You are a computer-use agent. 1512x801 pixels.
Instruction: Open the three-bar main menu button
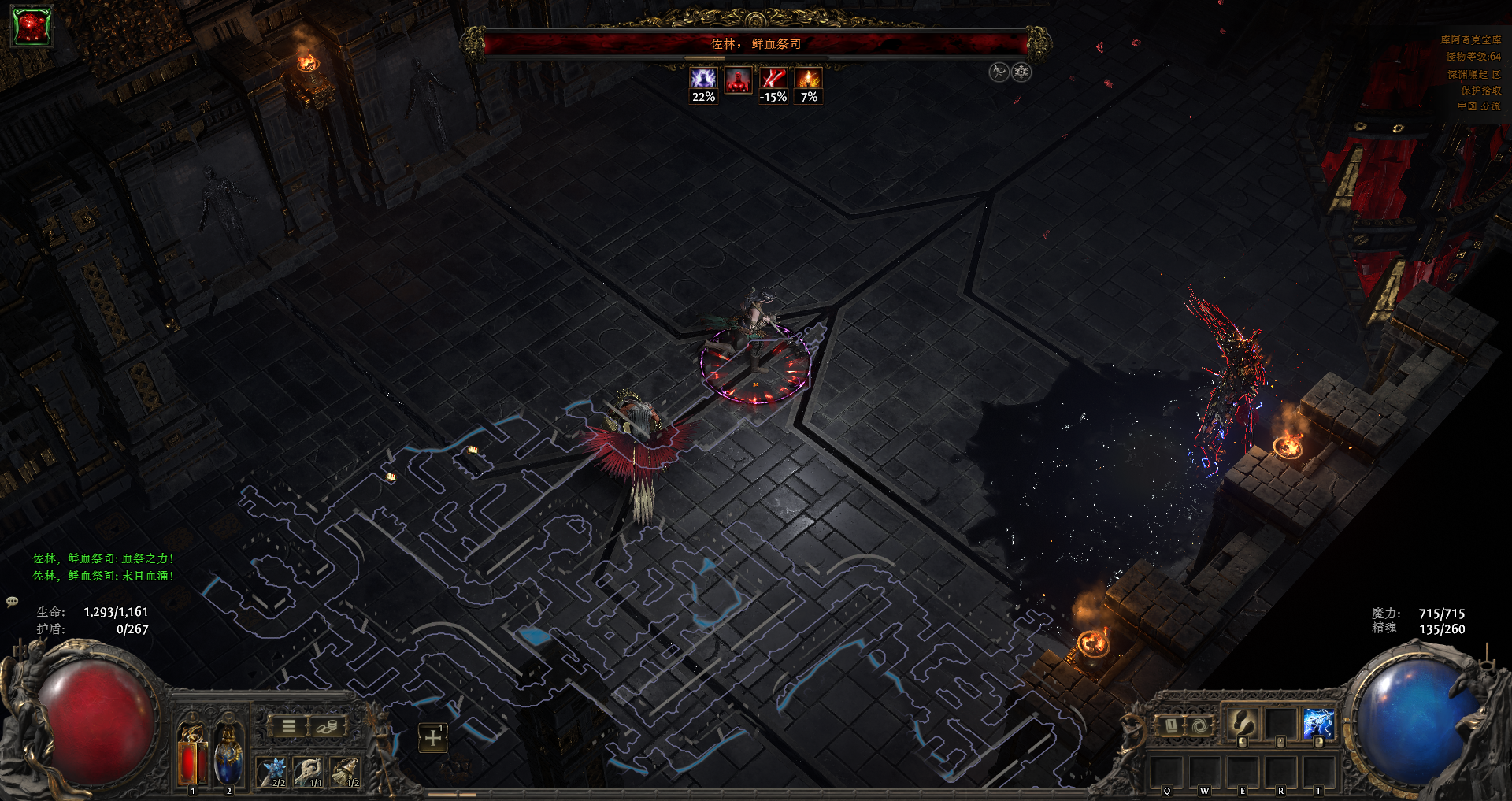tap(289, 726)
